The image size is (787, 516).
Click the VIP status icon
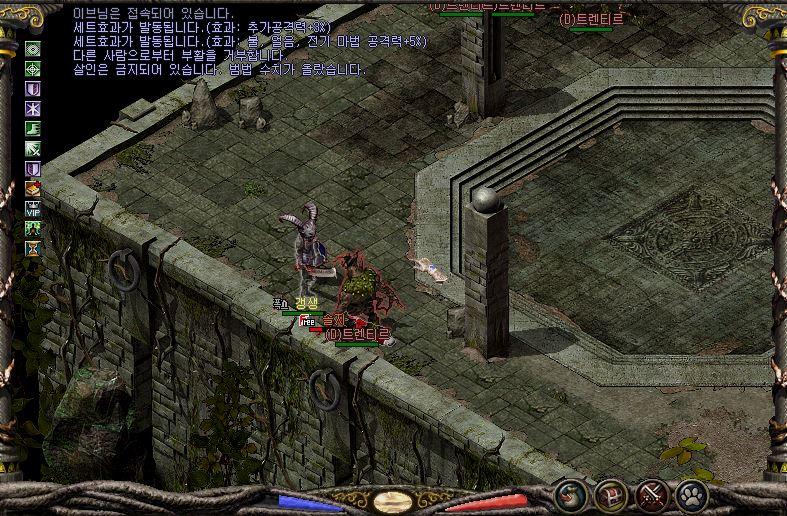point(33,208)
